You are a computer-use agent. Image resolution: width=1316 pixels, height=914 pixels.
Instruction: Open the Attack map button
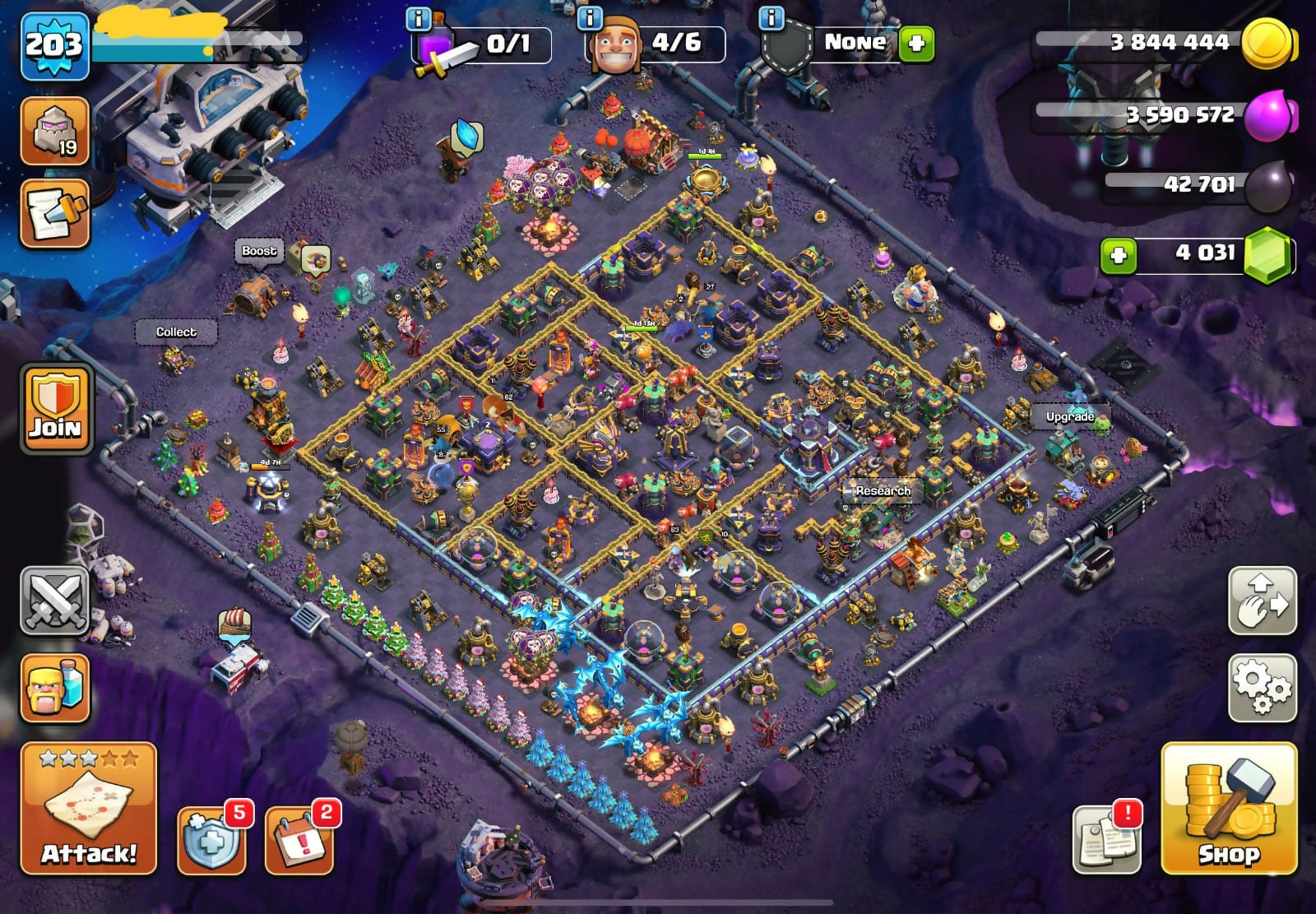tap(89, 808)
